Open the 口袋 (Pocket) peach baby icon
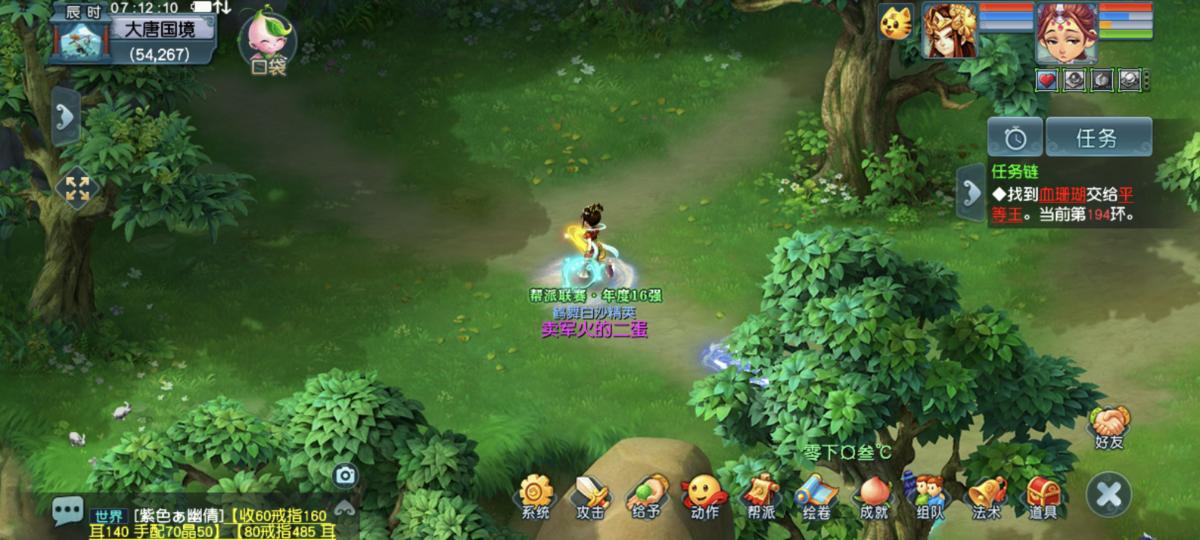The width and height of the screenshot is (1200, 540). (266, 37)
